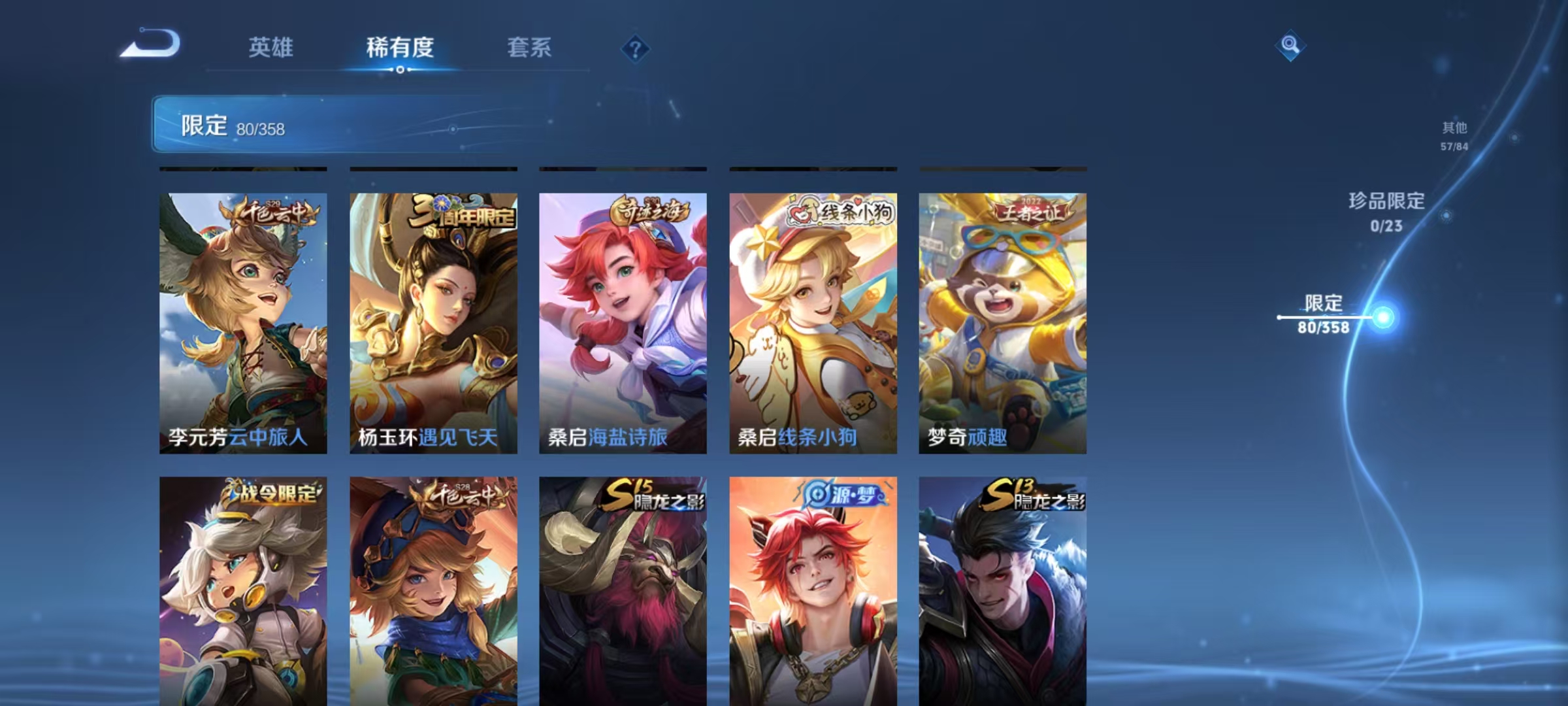Screen dimensions: 1568x706
Task: Switch to the 套系 tab
Action: pos(529,47)
